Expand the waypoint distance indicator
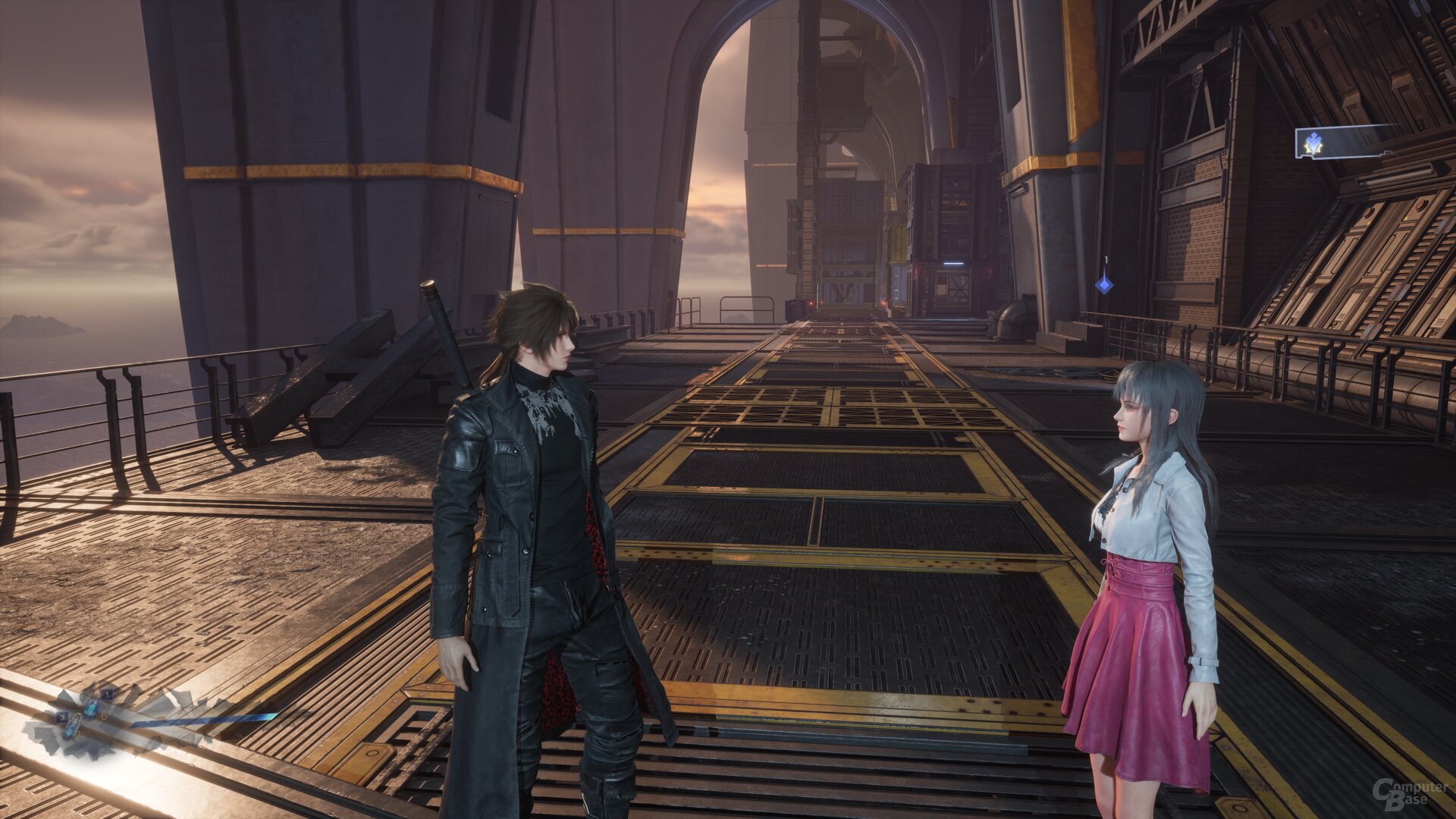1456x819 pixels. pos(1106,261)
